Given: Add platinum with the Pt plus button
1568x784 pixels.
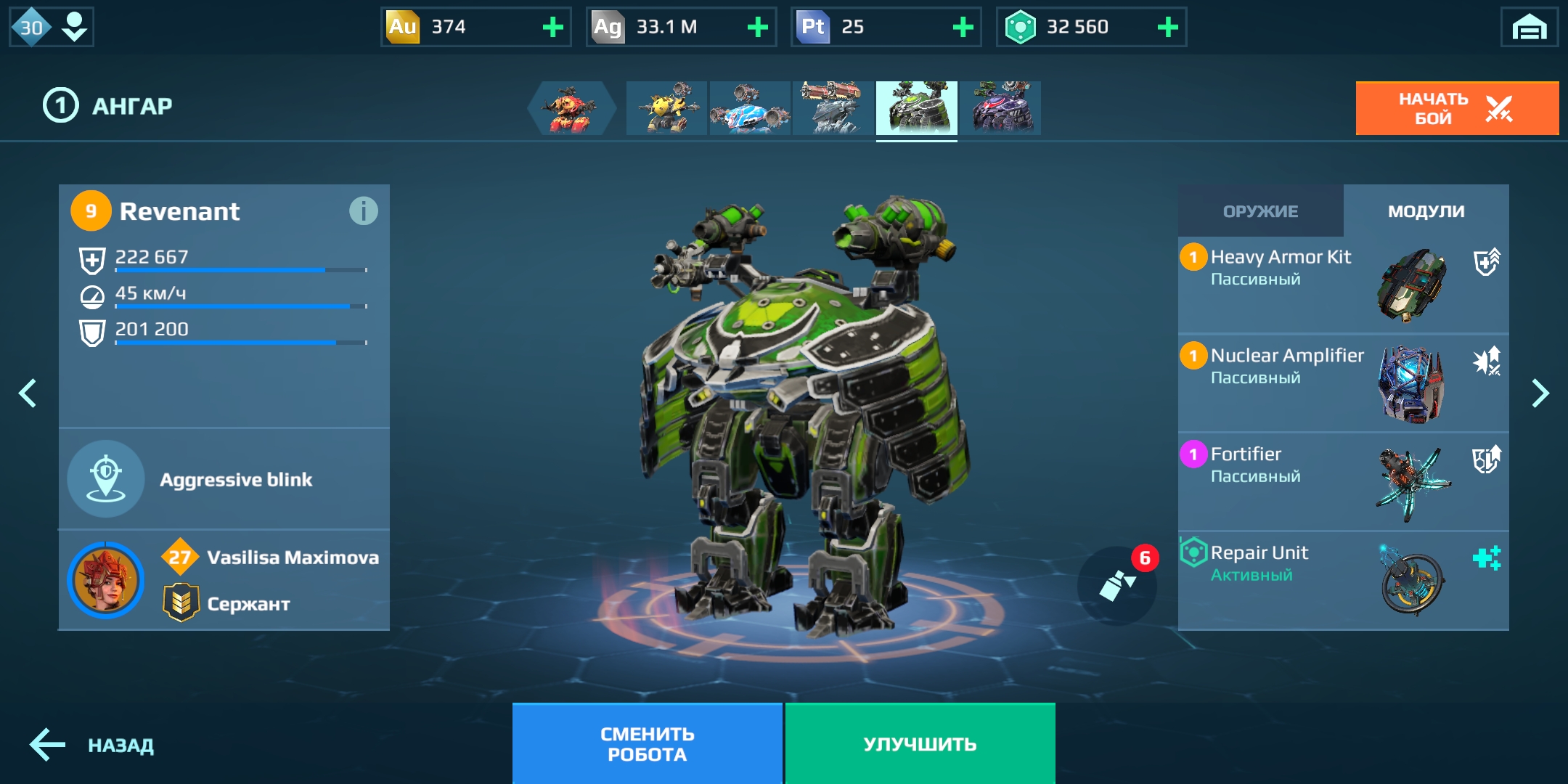Looking at the screenshot, I should coord(963,28).
